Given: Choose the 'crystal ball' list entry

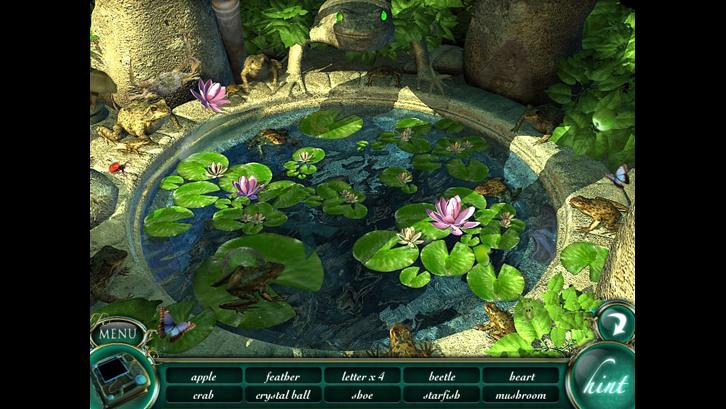Looking at the screenshot, I should (282, 395).
